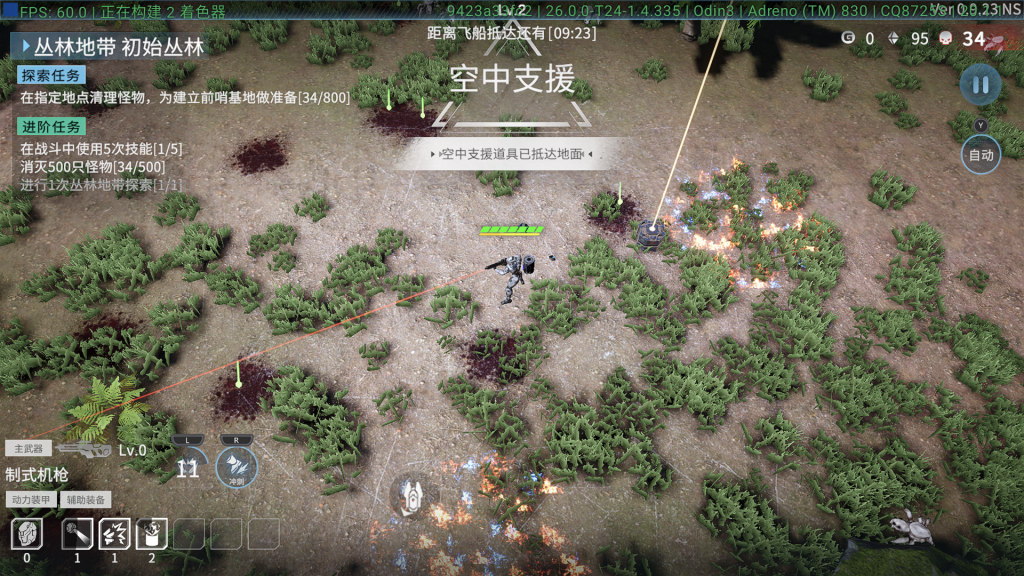Open the 辅助装备 auxiliary equipment tab
The height and width of the screenshot is (576, 1024).
click(85, 499)
